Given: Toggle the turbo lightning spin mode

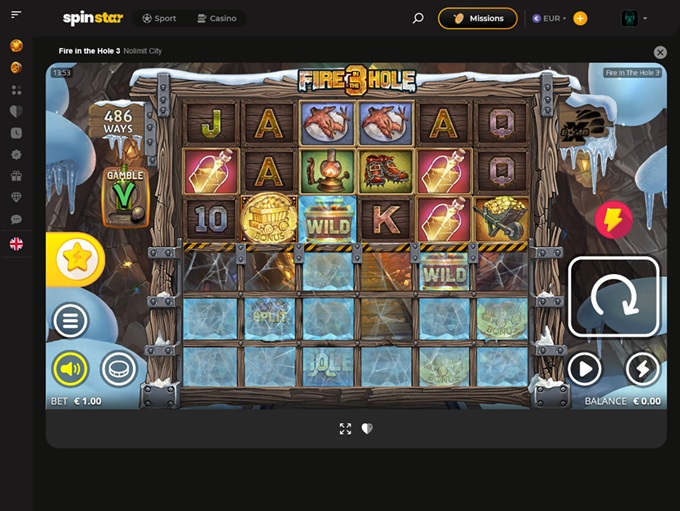Looking at the screenshot, I should (642, 370).
